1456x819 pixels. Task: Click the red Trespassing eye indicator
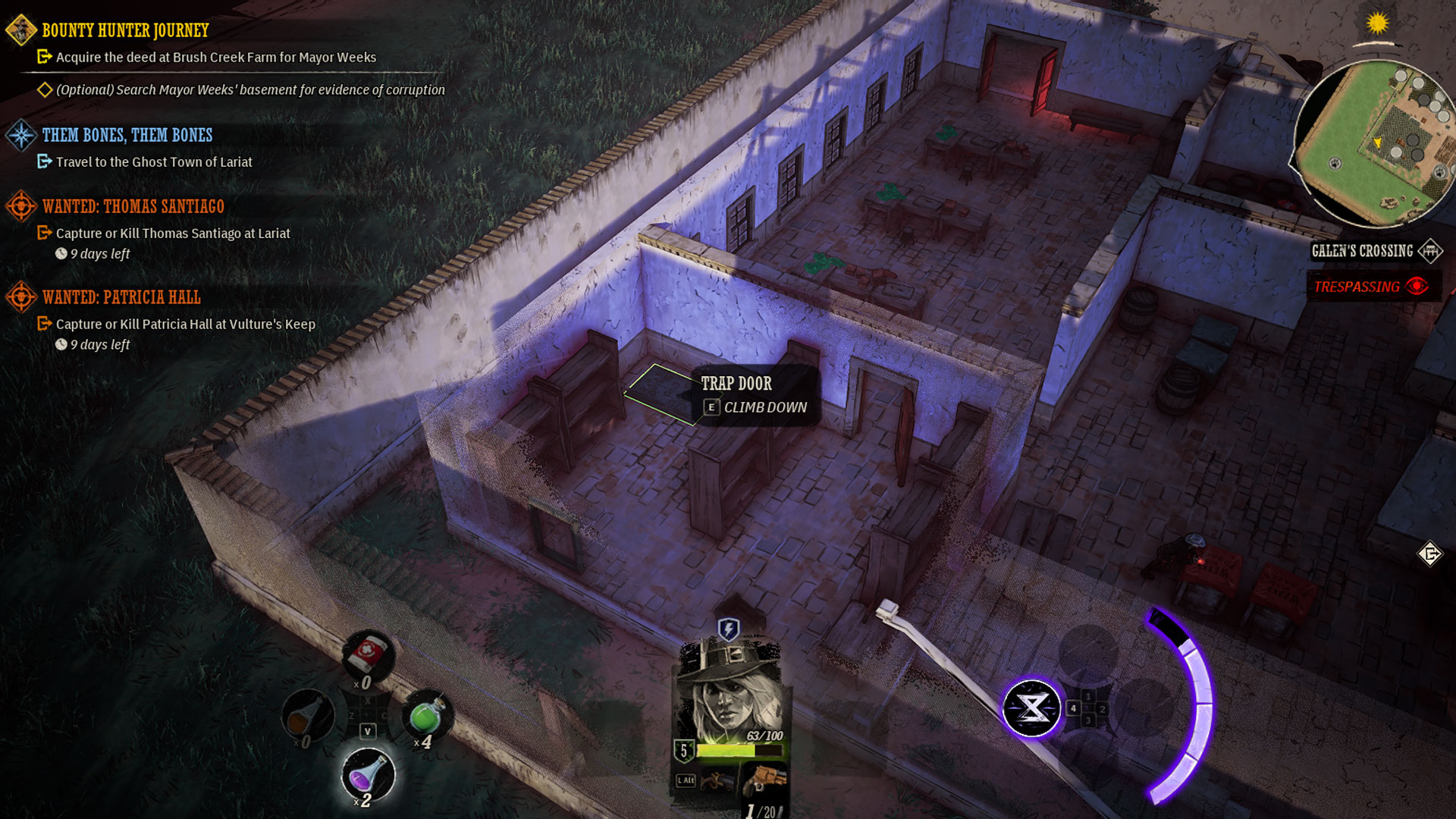click(x=1416, y=287)
